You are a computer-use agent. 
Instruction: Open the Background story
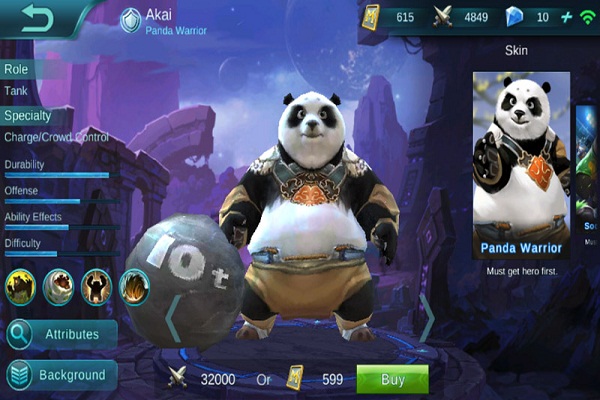point(59,375)
